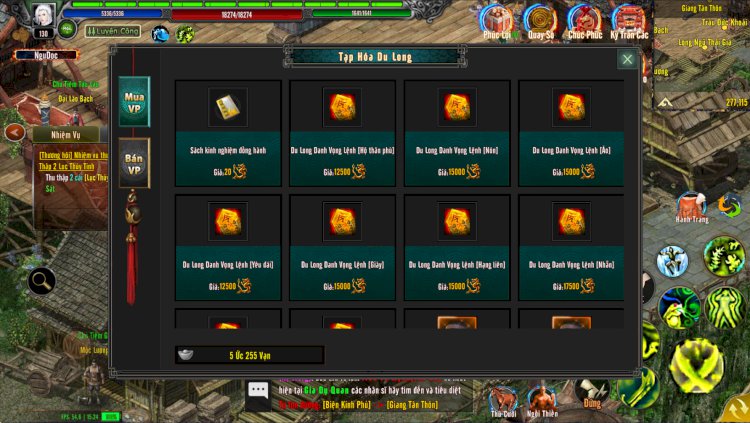Open Kỳ Trân Các shop icon
750x423 pixels.
[x=629, y=20]
